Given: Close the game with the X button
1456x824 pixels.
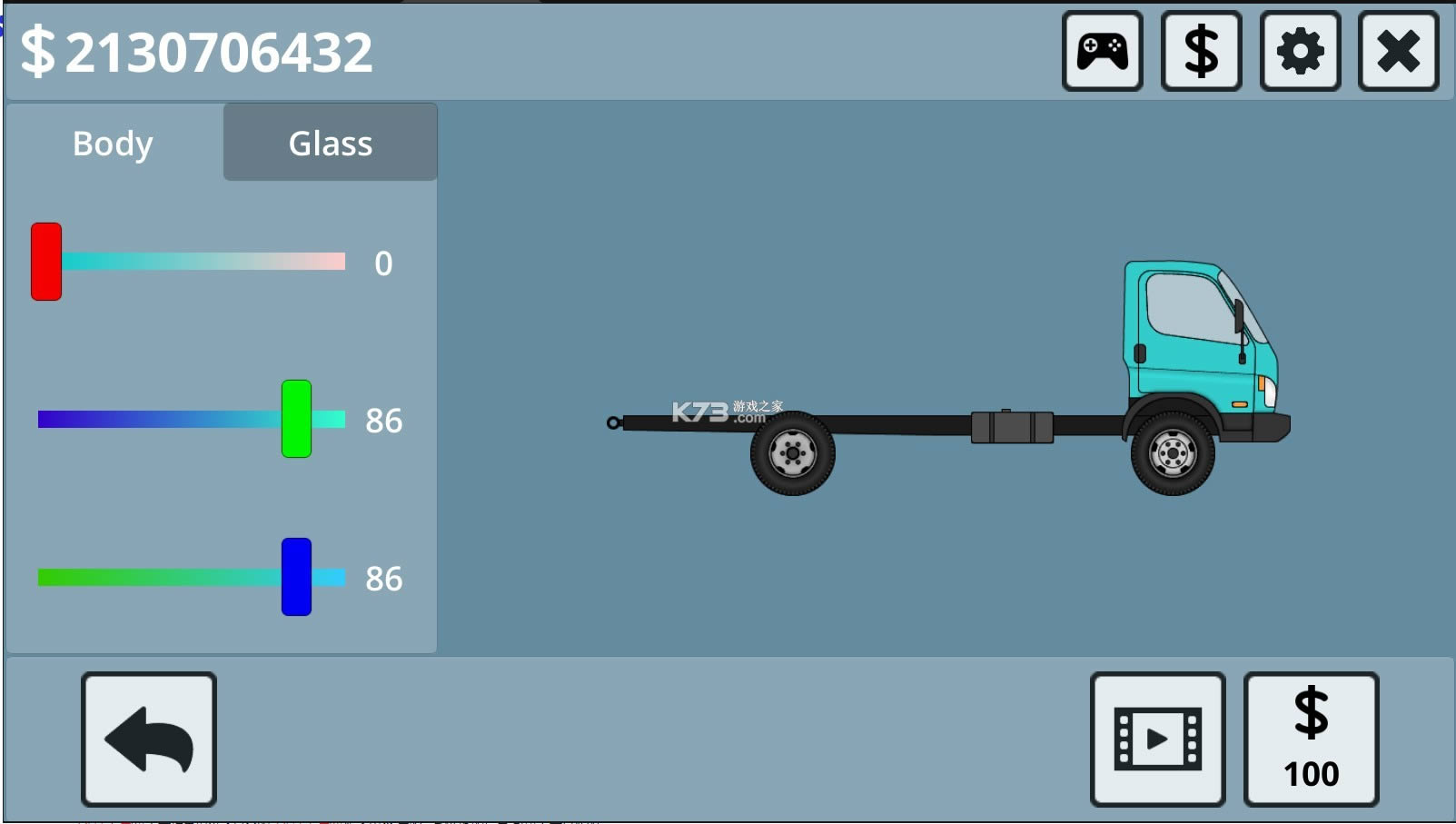Looking at the screenshot, I should pos(1398,51).
